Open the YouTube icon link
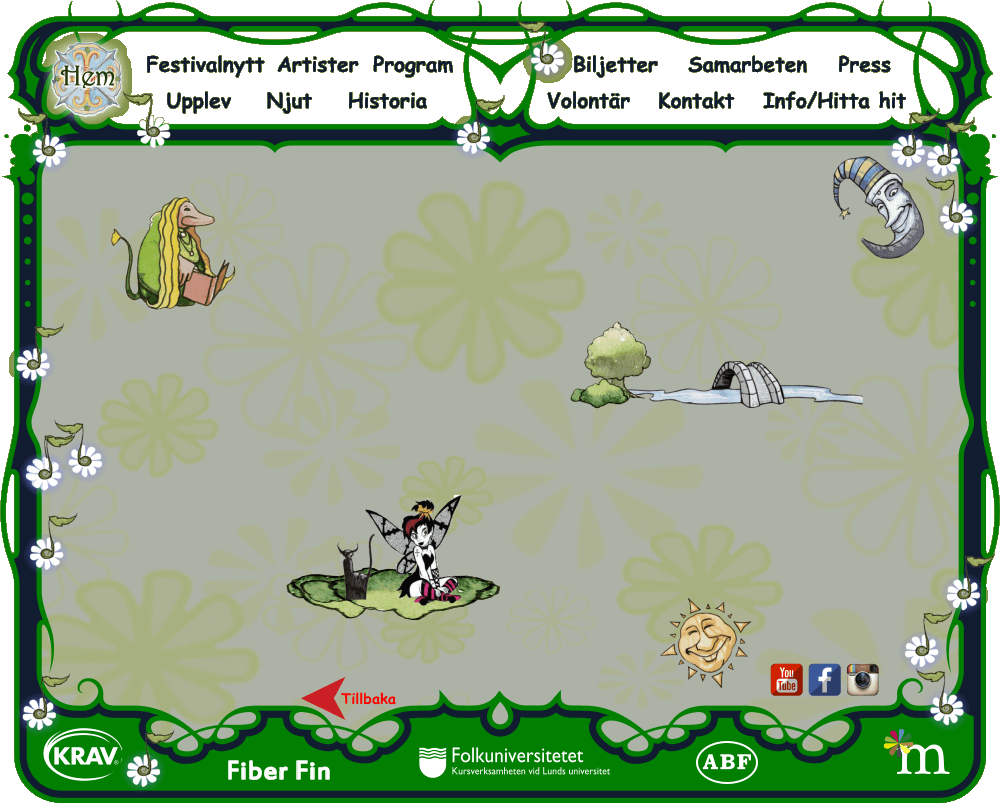Image resolution: width=1000 pixels, height=803 pixels. pyautogui.click(x=787, y=680)
